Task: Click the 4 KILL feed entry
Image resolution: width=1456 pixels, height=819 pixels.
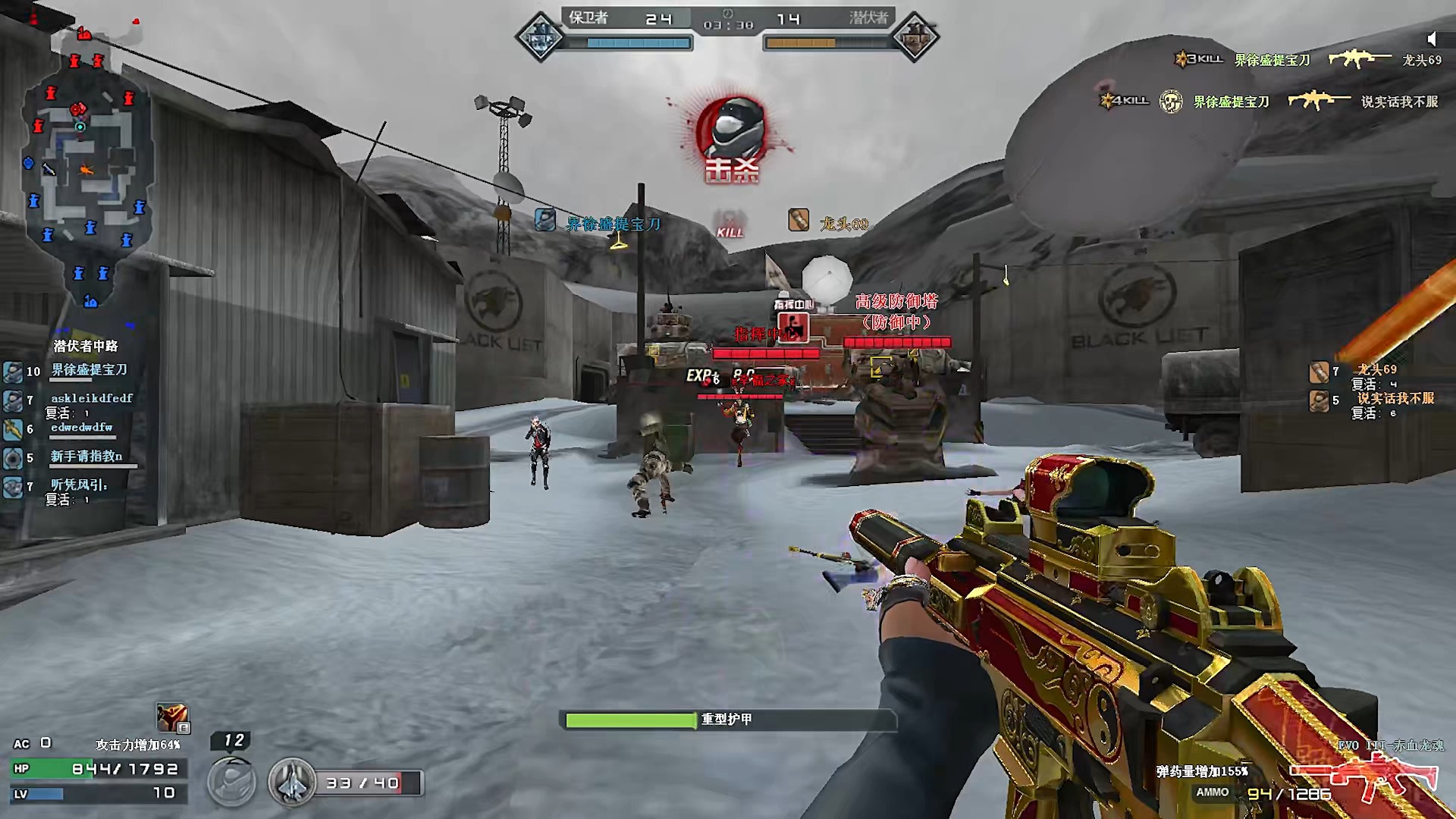Action: pos(1268,101)
